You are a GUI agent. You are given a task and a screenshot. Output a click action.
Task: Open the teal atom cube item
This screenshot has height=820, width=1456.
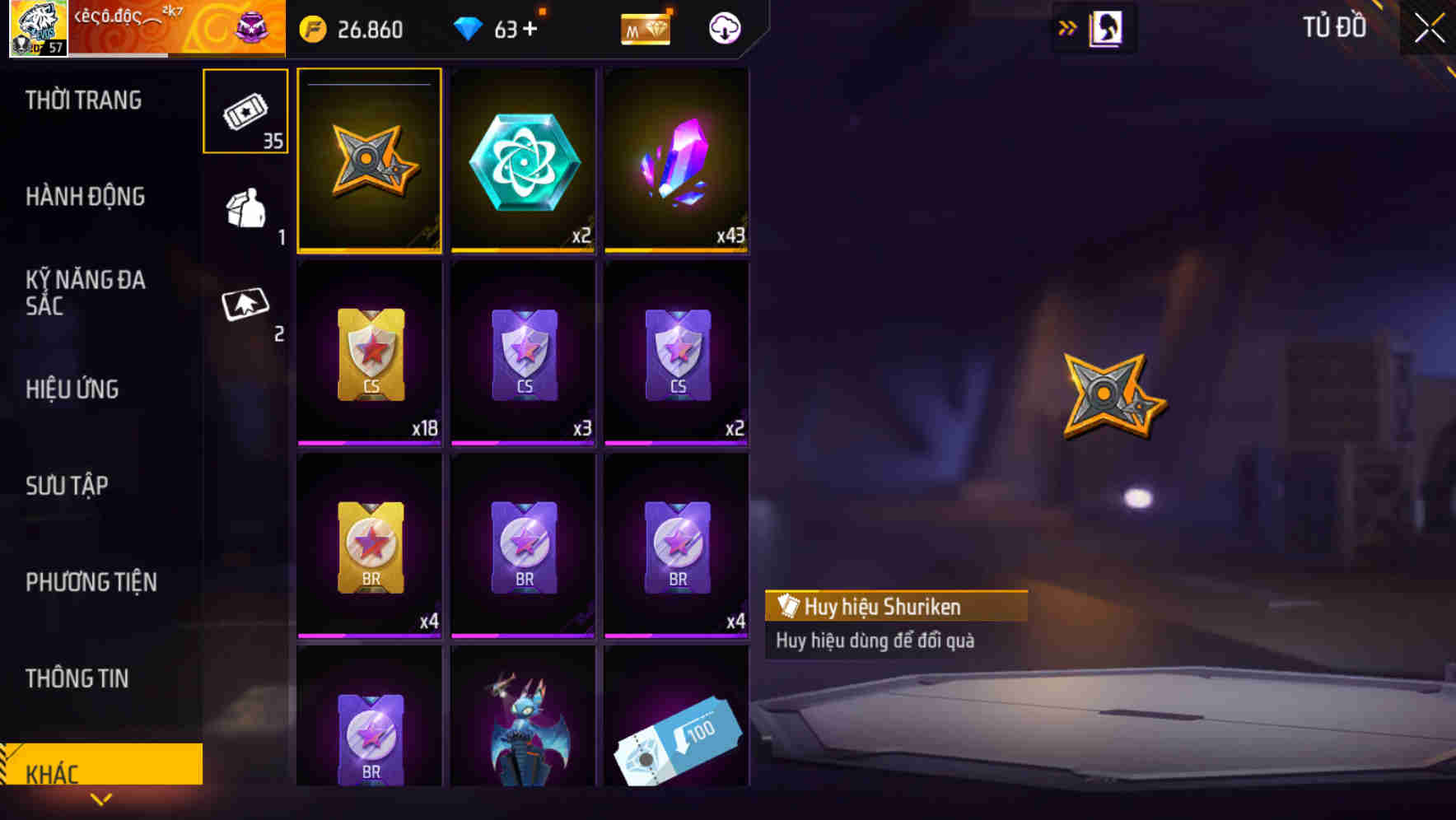523,159
